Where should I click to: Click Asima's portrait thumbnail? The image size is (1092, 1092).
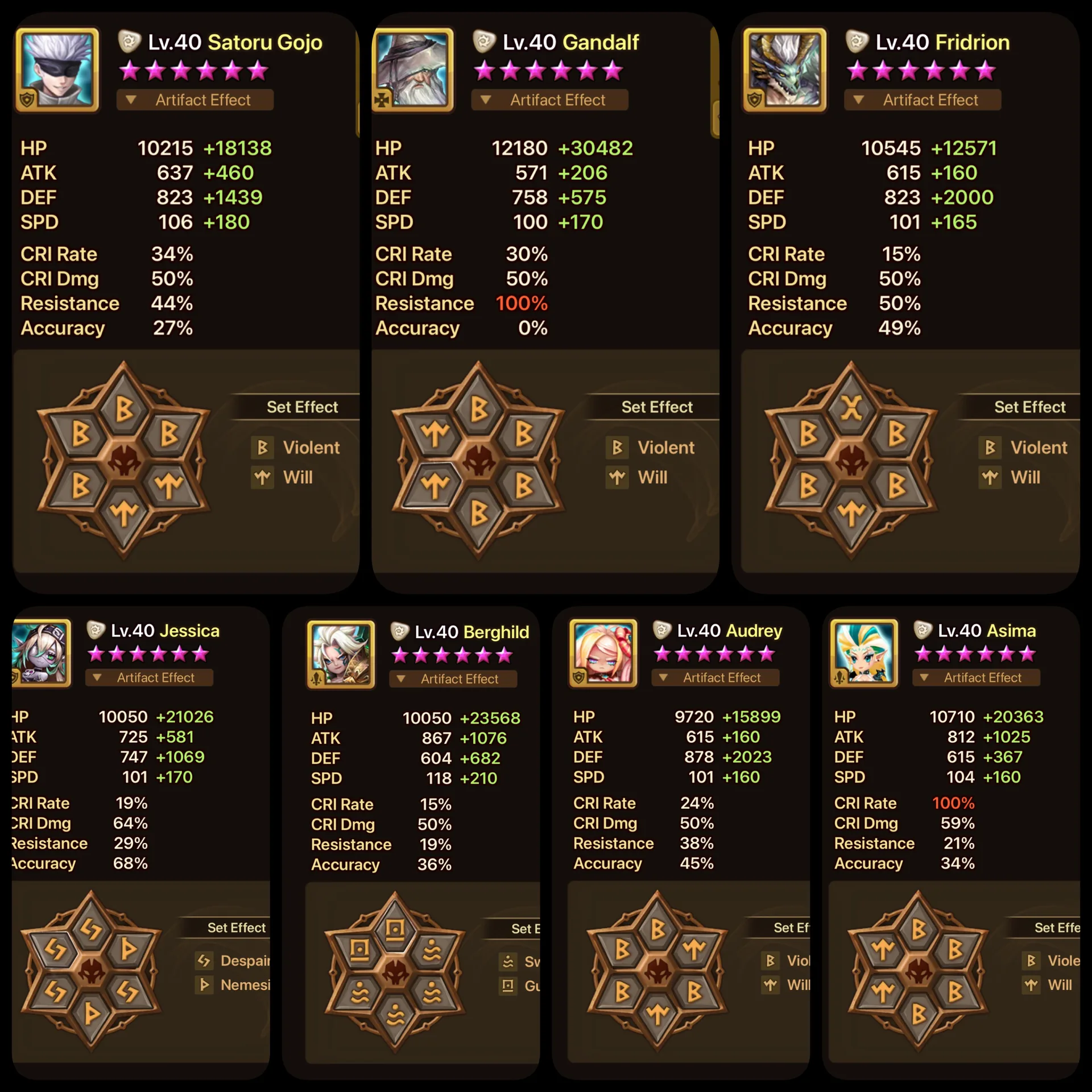[x=864, y=653]
